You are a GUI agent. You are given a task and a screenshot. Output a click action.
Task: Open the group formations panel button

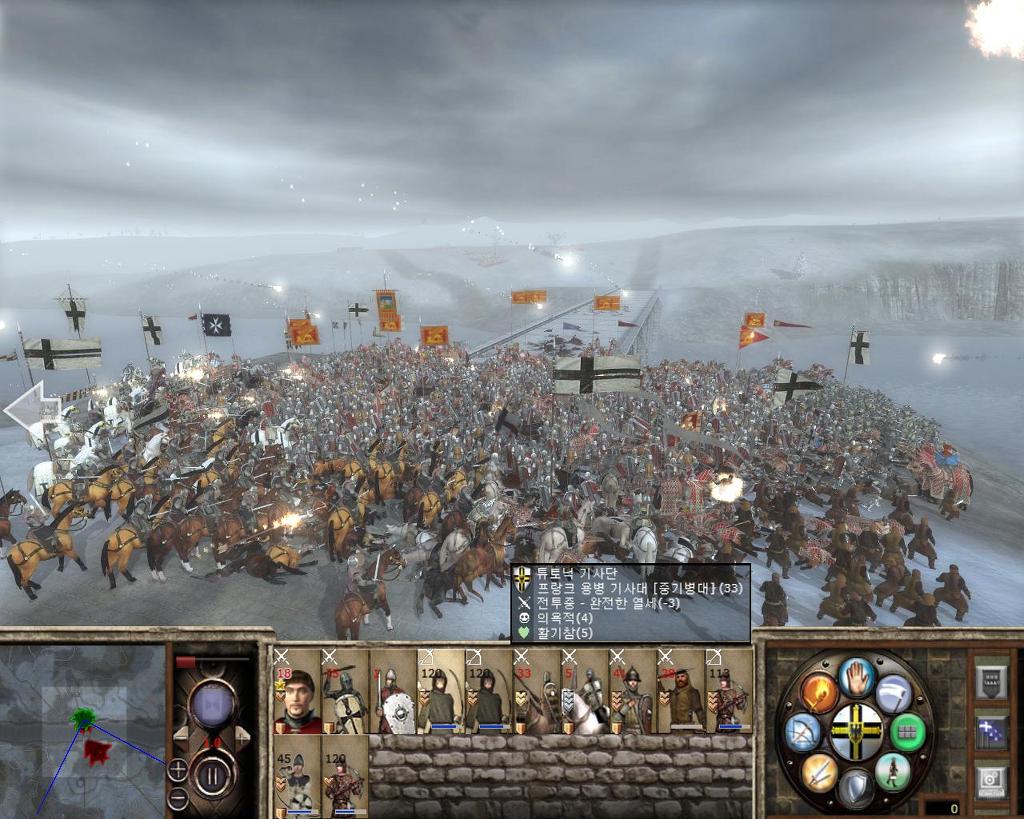pos(990,681)
